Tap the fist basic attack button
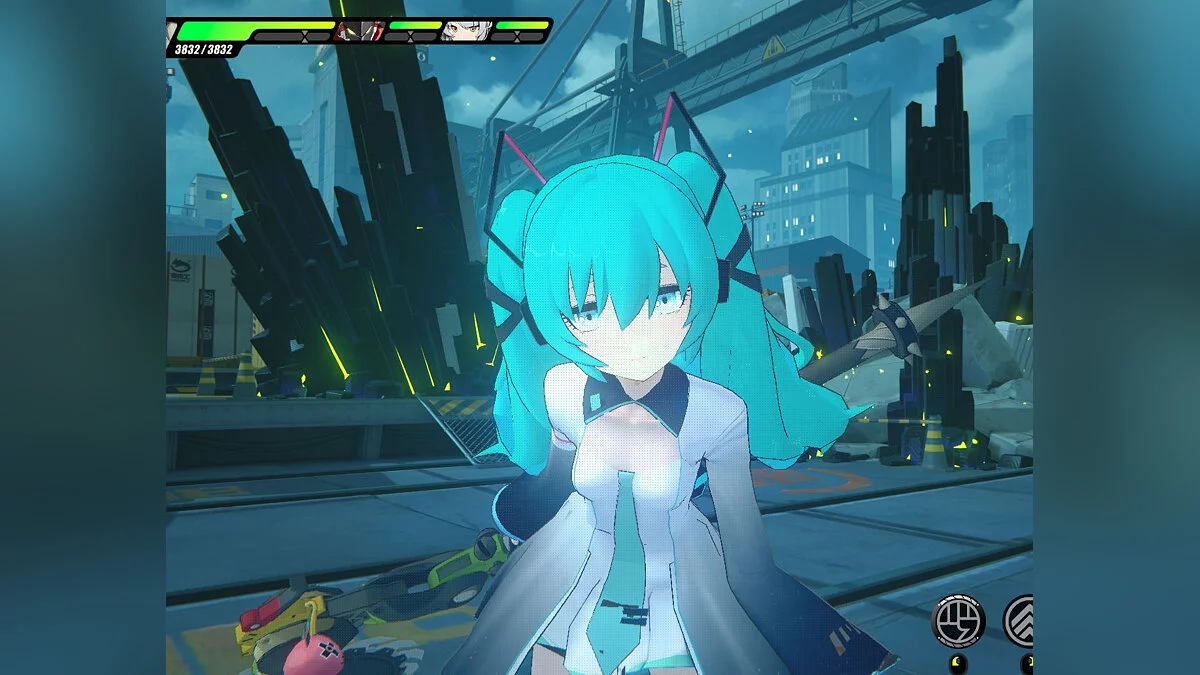 pyautogui.click(x=957, y=622)
